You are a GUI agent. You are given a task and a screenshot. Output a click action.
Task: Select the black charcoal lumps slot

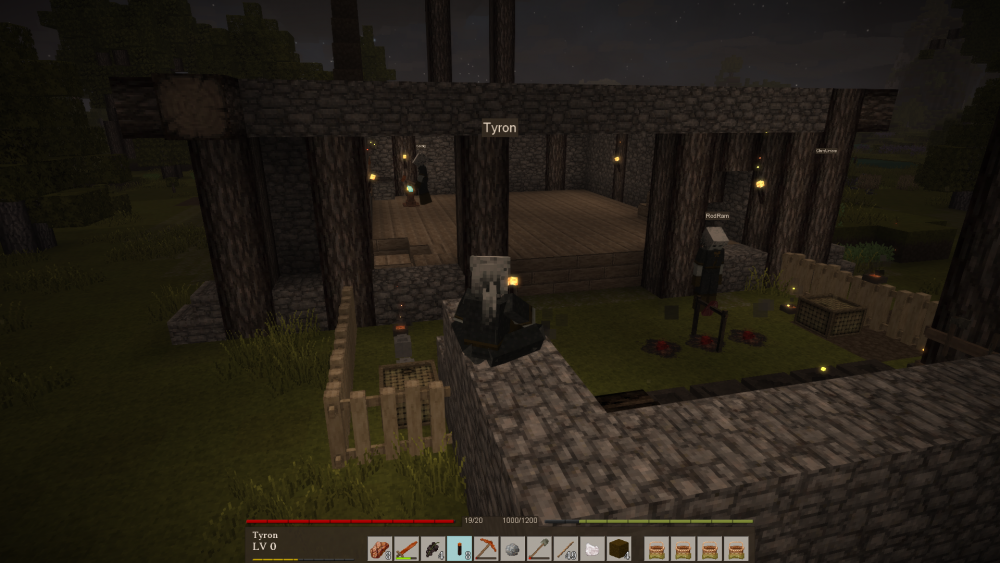point(433,548)
